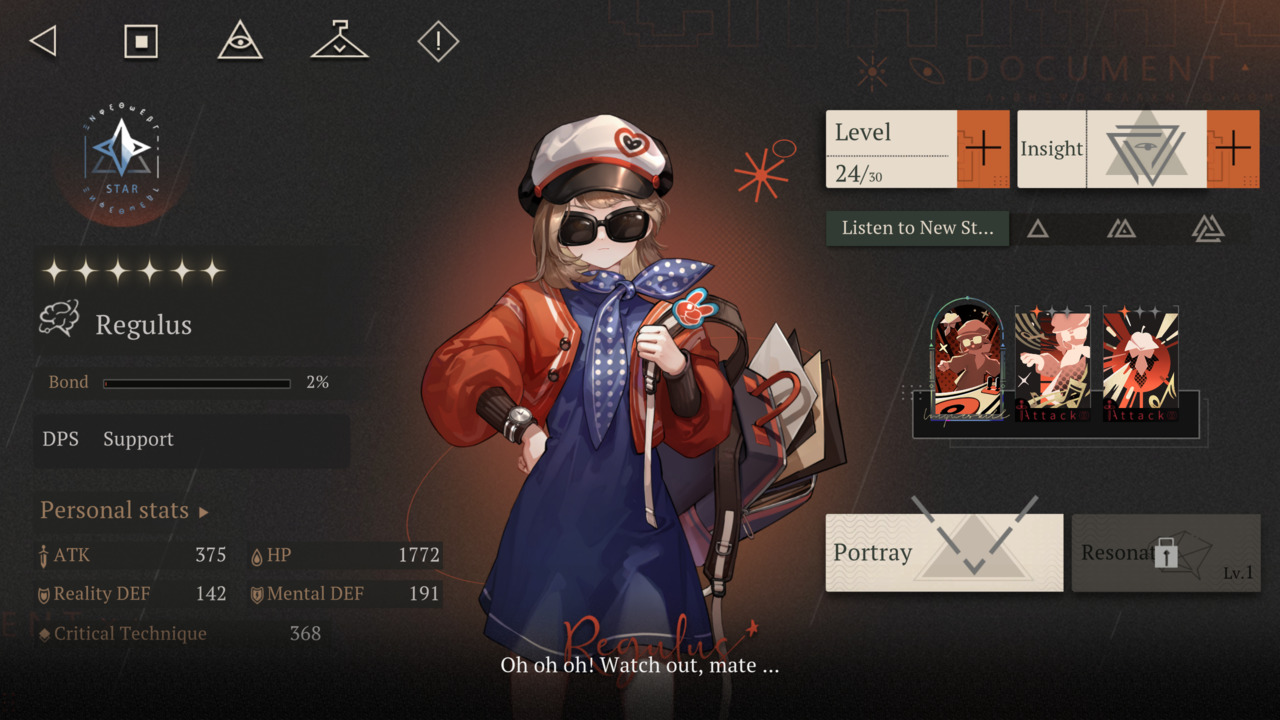The image size is (1280, 720).
Task: Click the locked Resonate button
Action: click(x=1165, y=552)
